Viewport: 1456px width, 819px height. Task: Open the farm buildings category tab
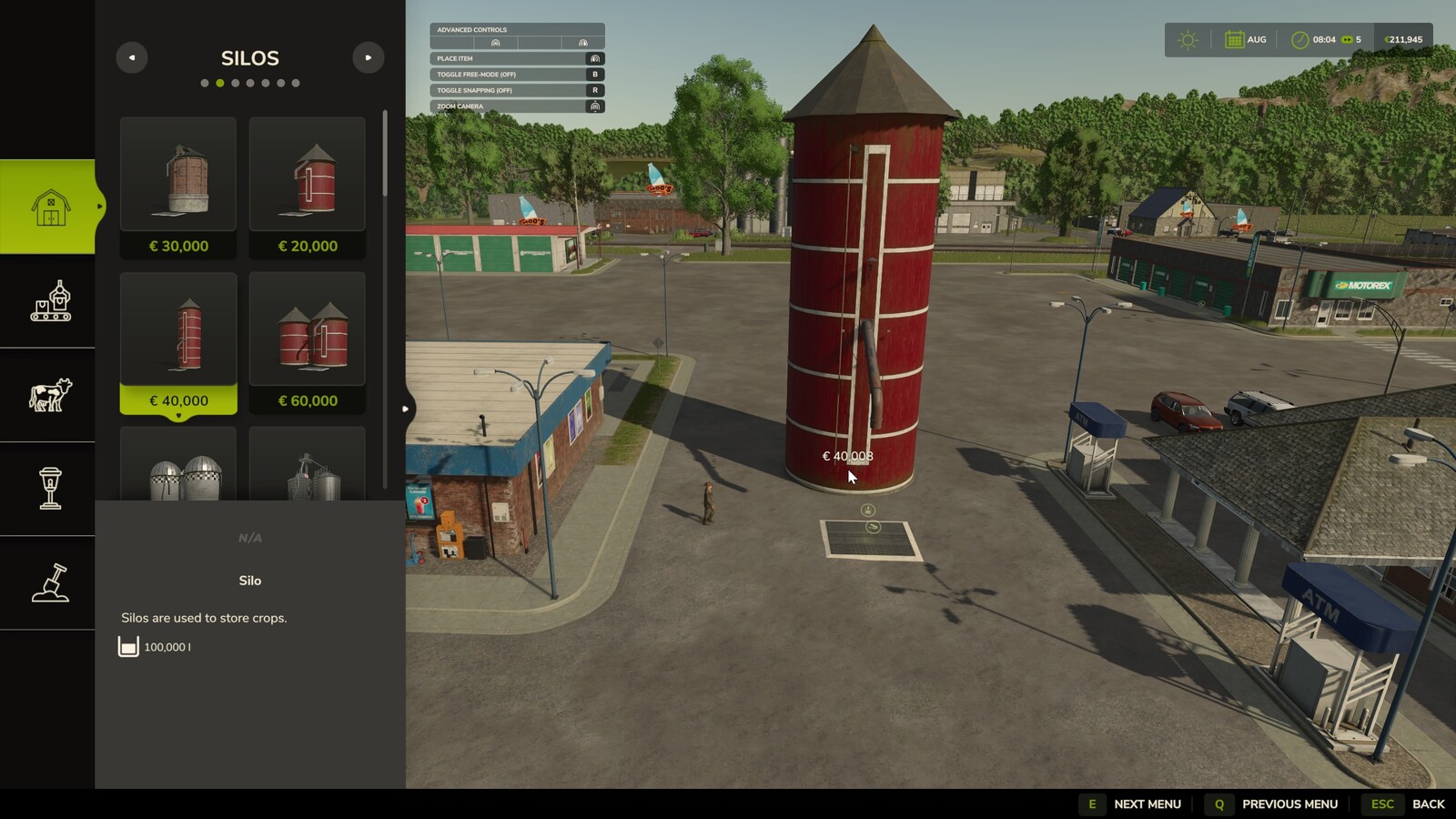pyautogui.click(x=49, y=207)
